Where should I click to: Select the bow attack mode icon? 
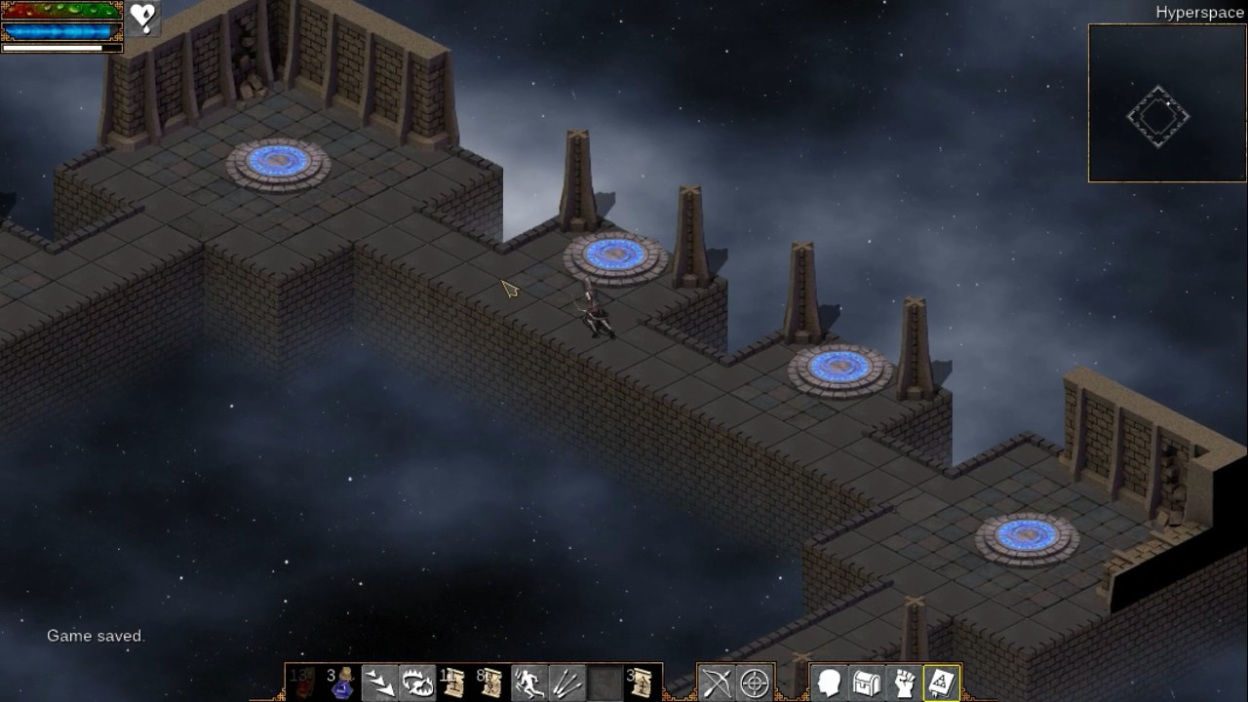pos(717,683)
